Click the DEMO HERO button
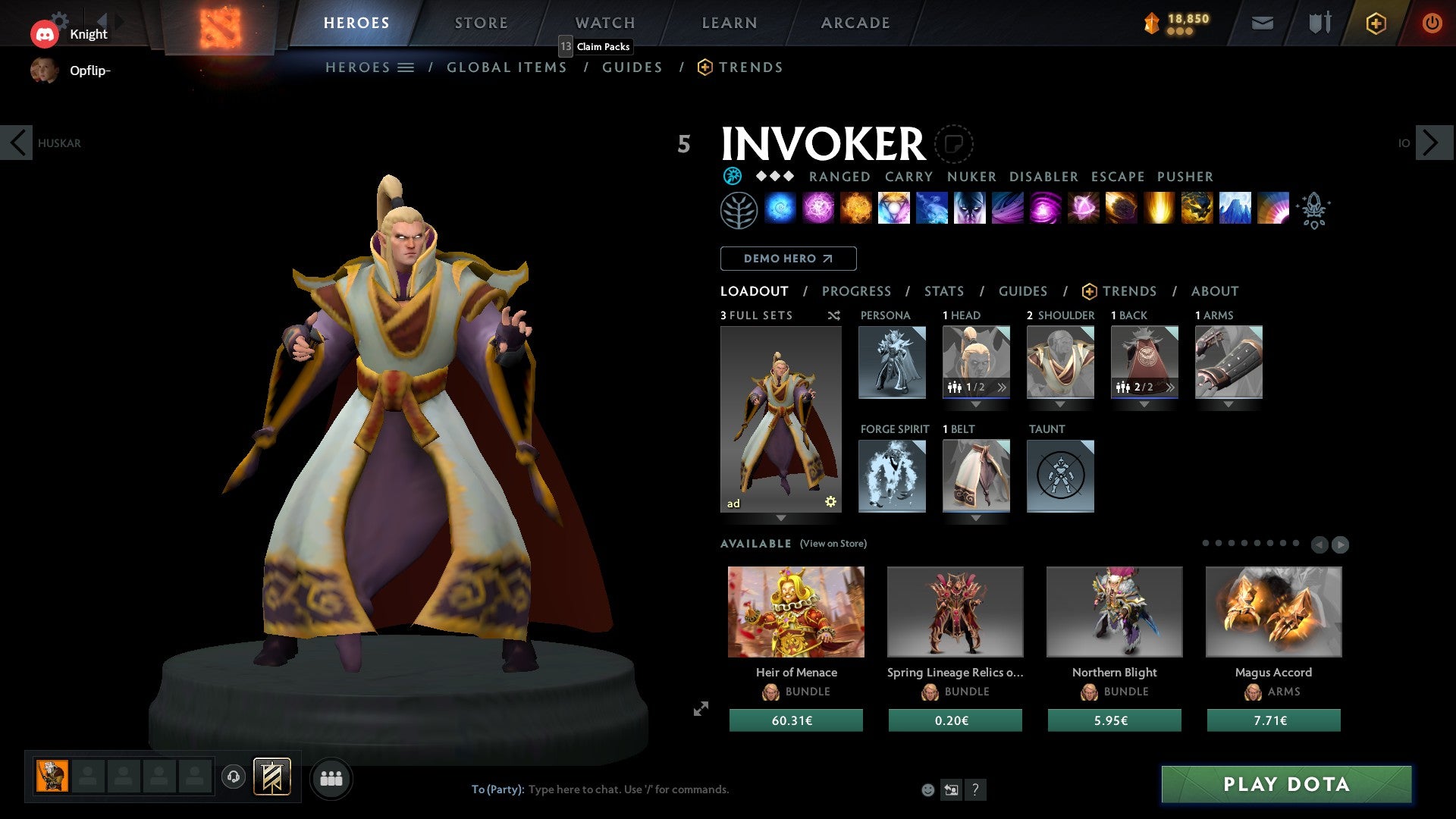Viewport: 1456px width, 819px height. 788,259
